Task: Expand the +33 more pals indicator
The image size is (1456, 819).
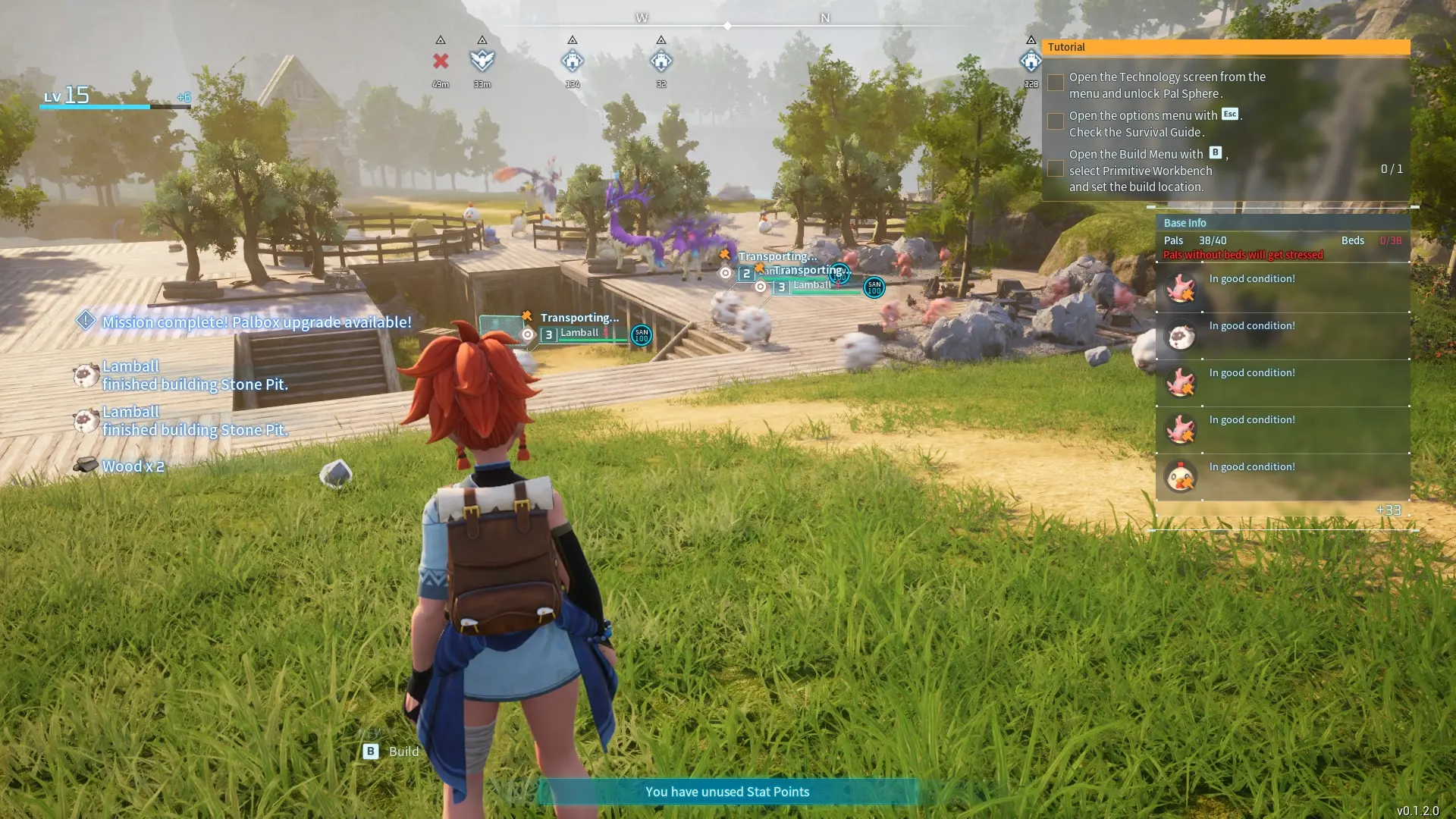Action: tap(1388, 510)
